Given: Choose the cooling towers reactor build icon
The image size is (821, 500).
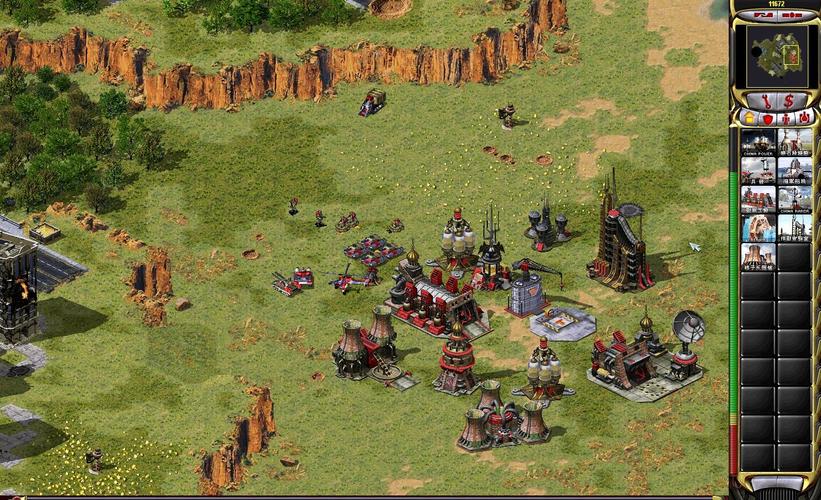Looking at the screenshot, I should tap(759, 256).
